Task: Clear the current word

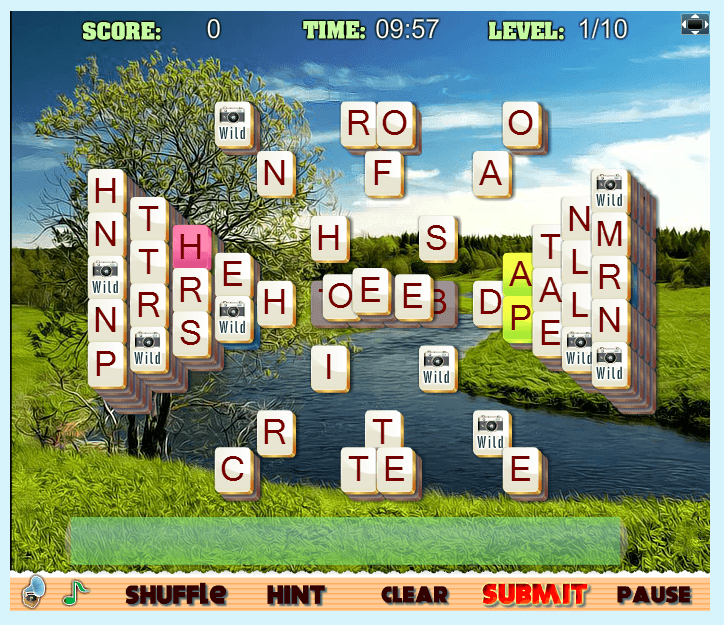Action: tap(414, 594)
